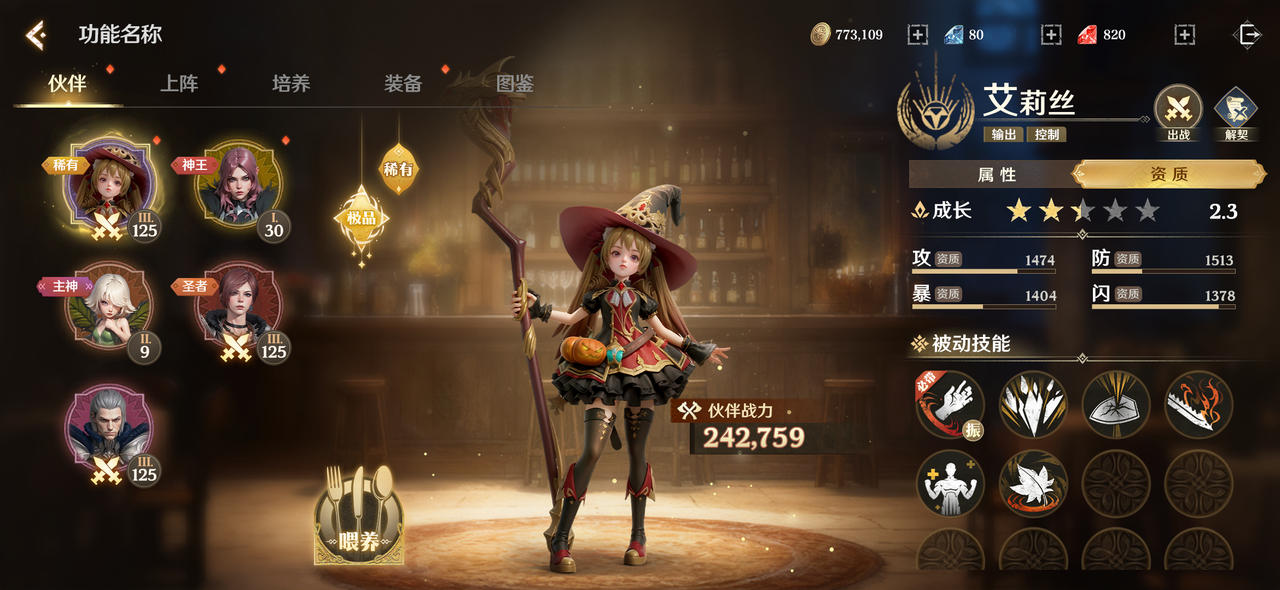
Task: Add blue diamonds using the plus button
Action: 1051,35
